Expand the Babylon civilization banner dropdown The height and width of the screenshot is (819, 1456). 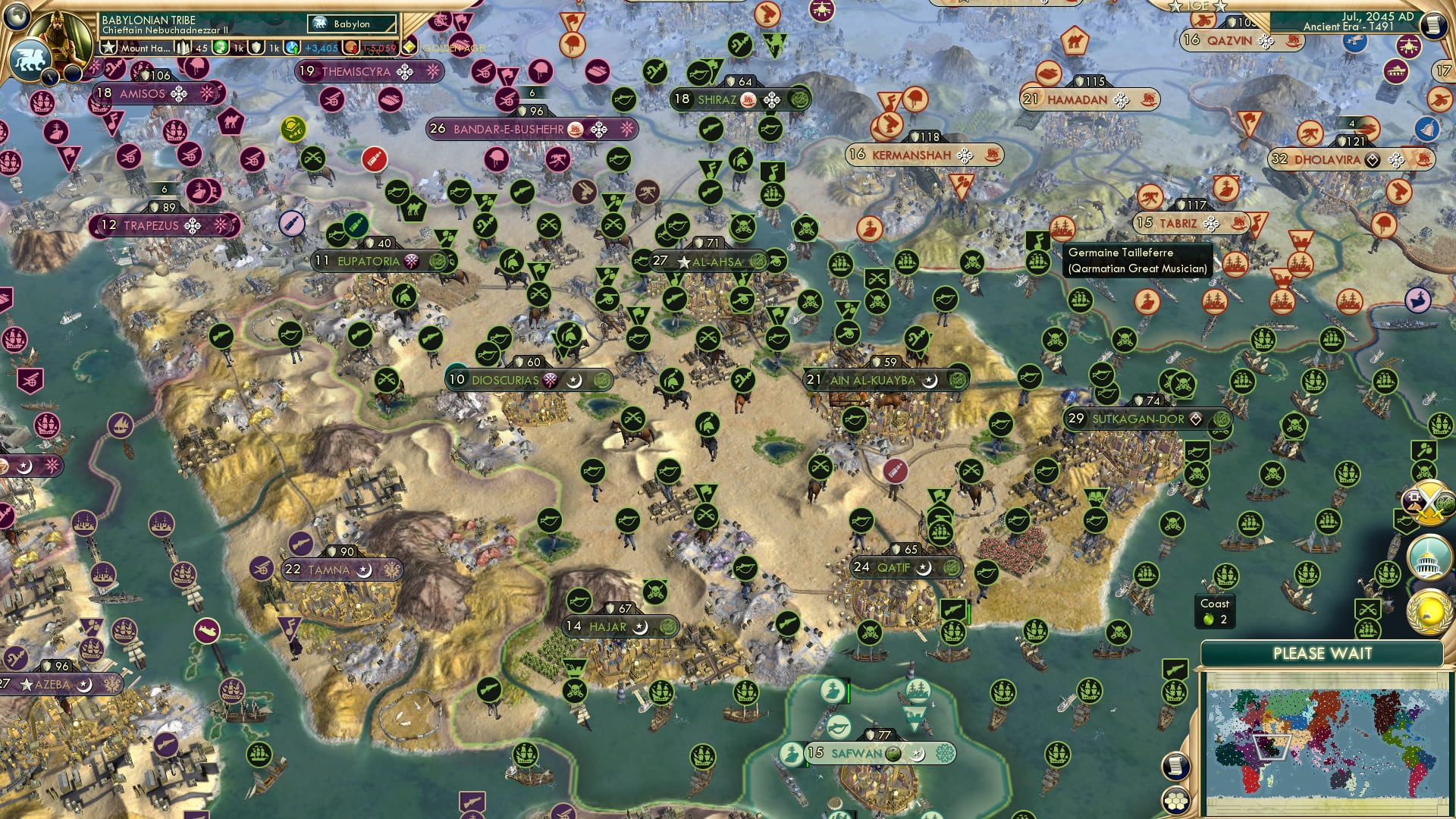click(351, 24)
